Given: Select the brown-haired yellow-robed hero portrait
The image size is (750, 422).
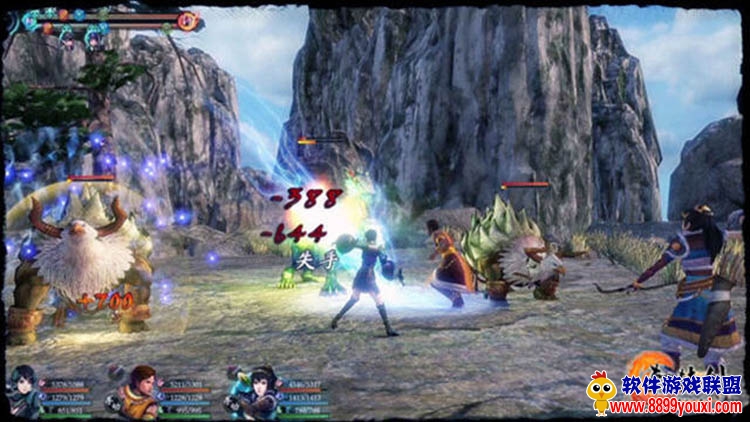Looking at the screenshot, I should (139, 392).
